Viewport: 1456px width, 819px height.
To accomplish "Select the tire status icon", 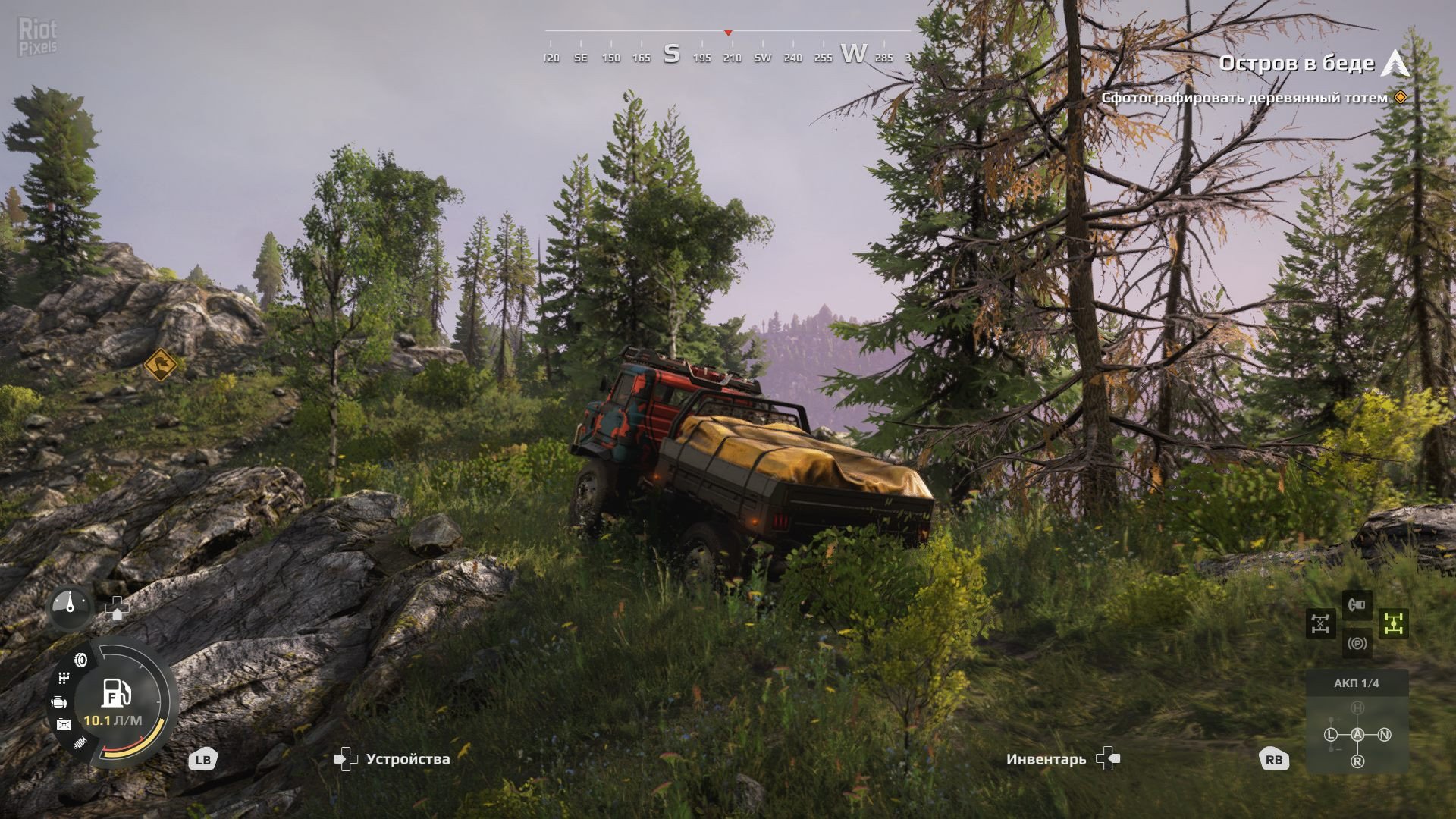I will coord(80,660).
